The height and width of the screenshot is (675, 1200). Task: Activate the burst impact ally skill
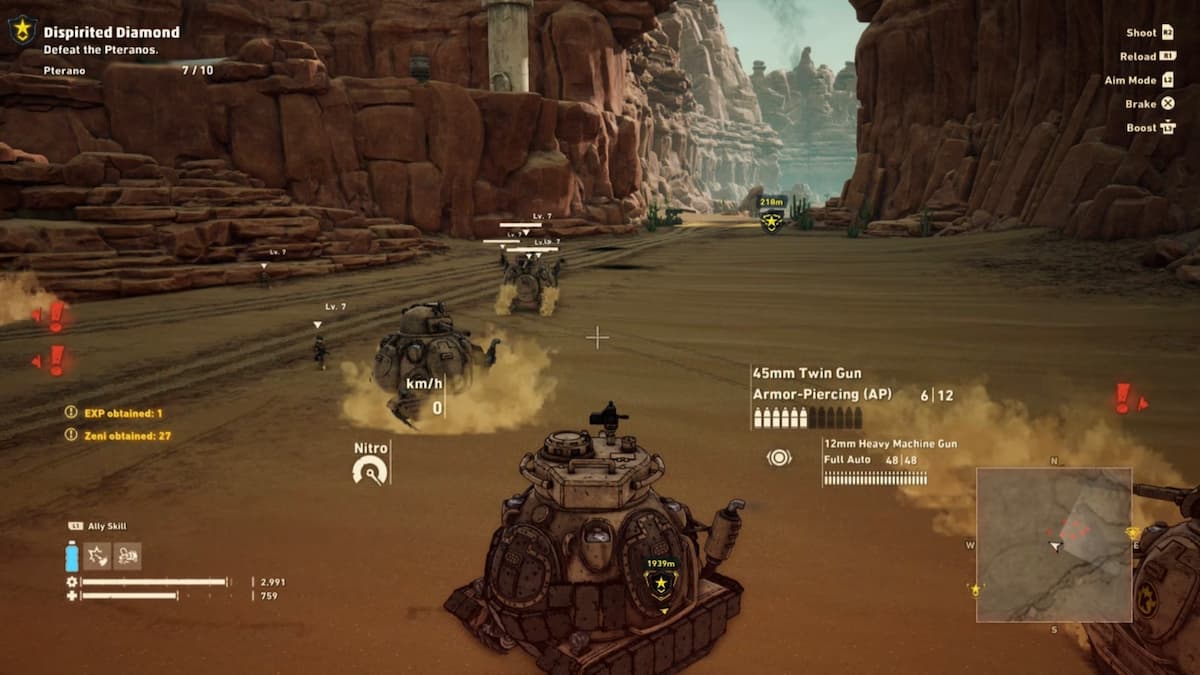coord(97,556)
